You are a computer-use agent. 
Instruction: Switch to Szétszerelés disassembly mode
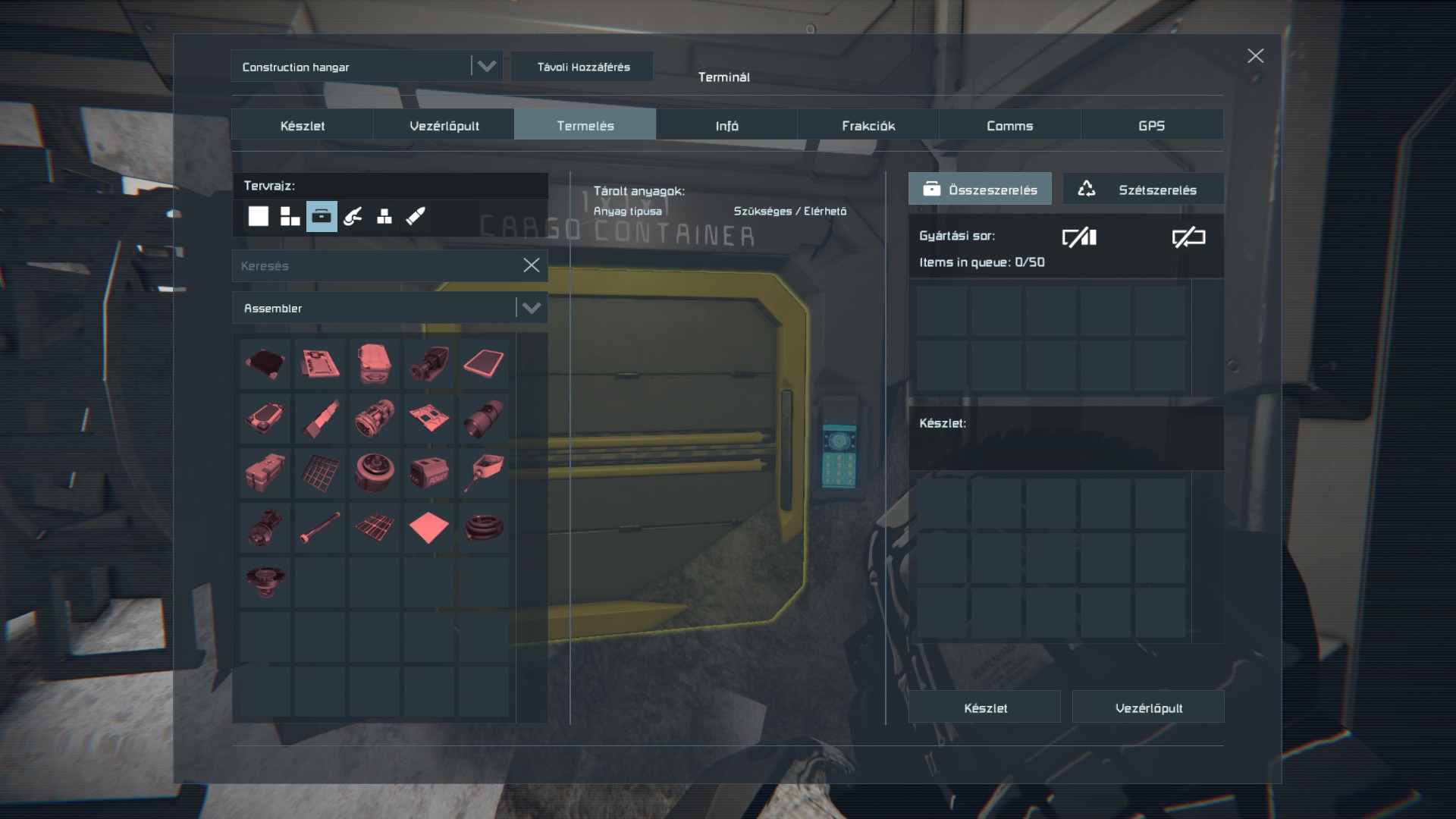point(1143,190)
